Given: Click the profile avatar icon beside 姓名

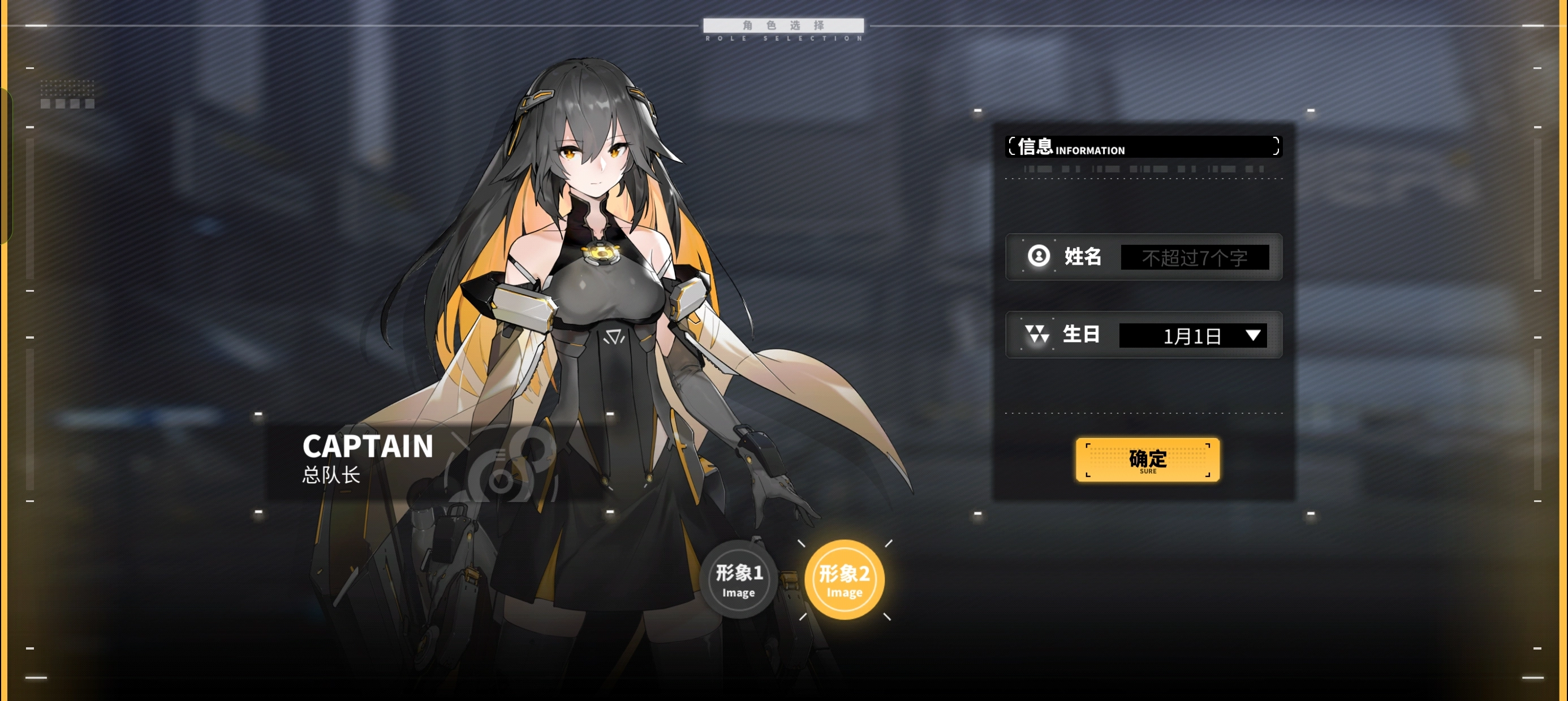Looking at the screenshot, I should [1039, 257].
